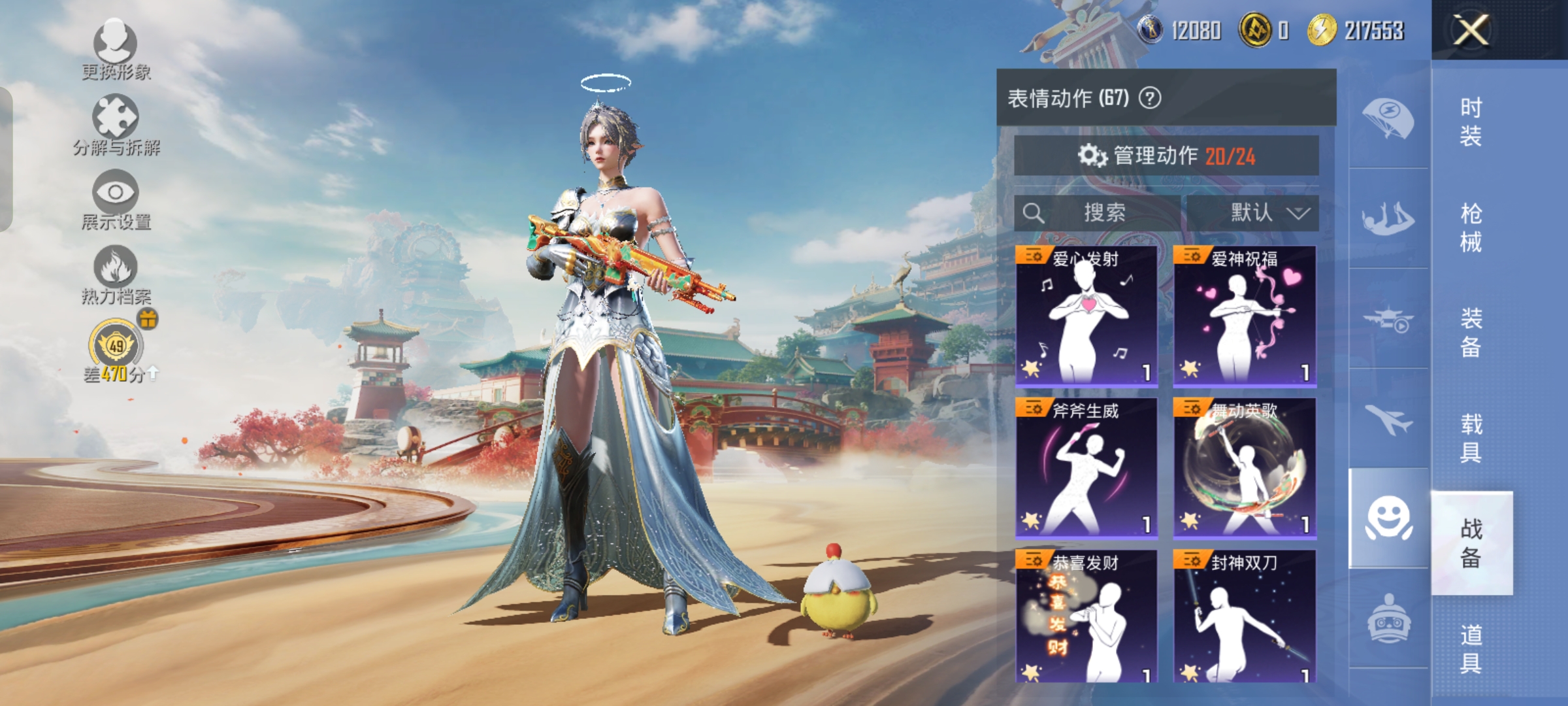
Task: Open 热力档案 flame icon
Action: (x=116, y=275)
